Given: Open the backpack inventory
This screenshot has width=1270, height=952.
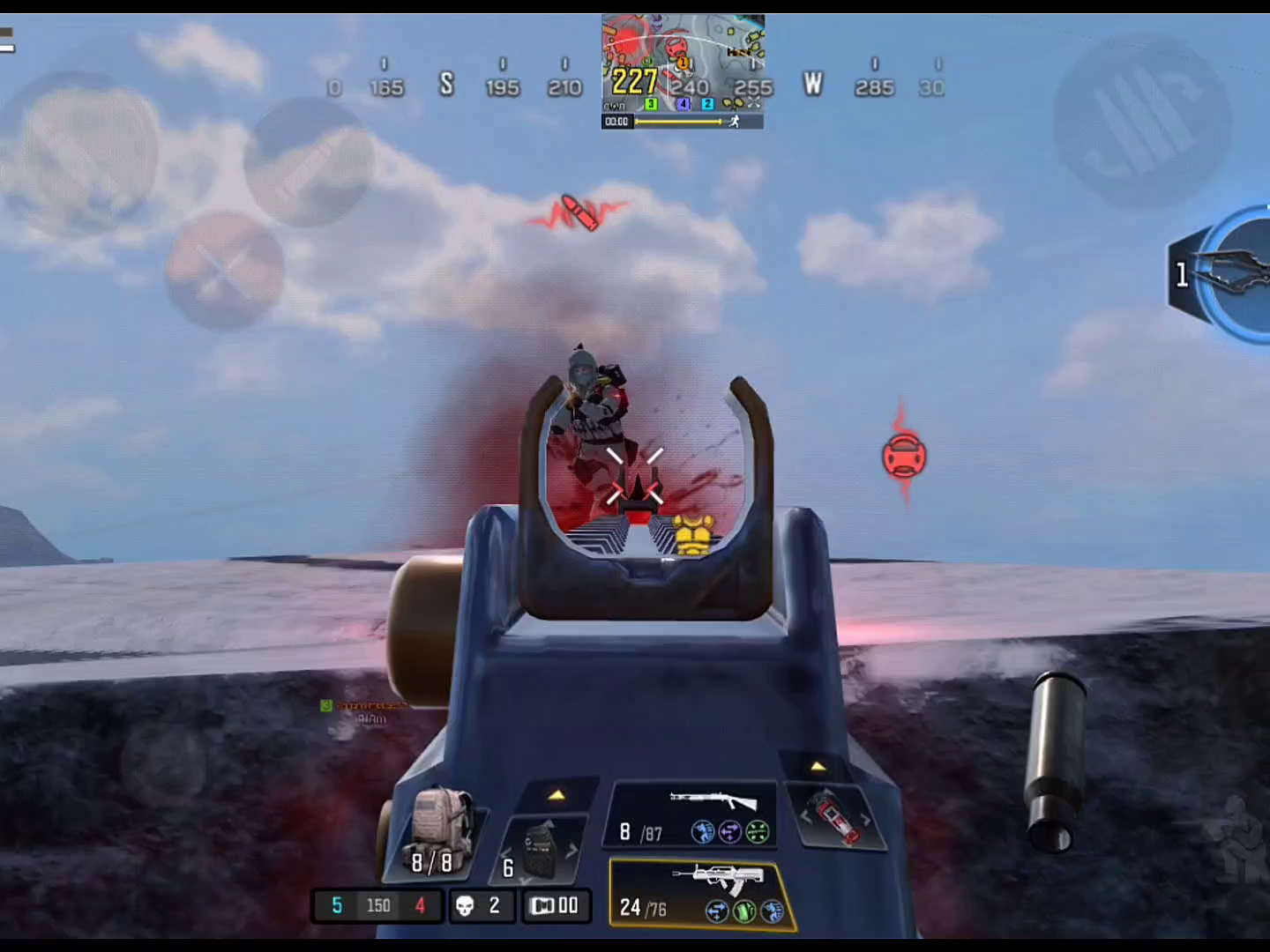Looking at the screenshot, I should [435, 833].
